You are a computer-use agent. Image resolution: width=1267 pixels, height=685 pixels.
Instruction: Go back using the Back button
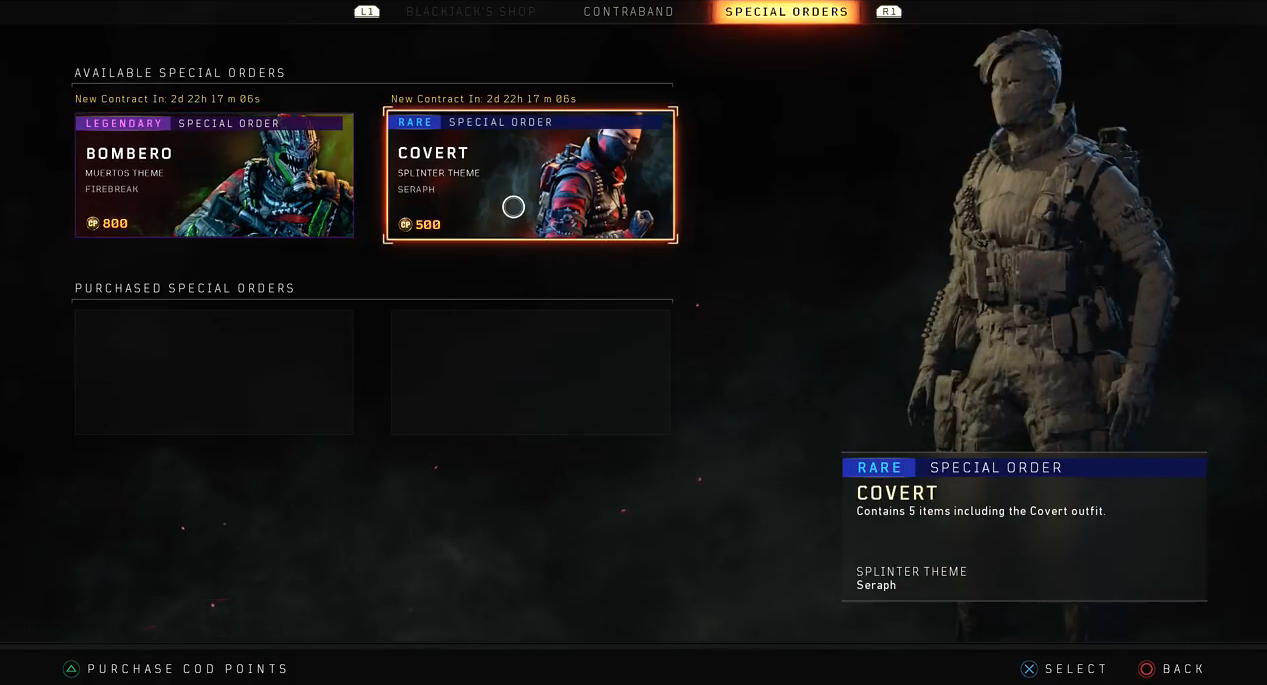[1172, 669]
